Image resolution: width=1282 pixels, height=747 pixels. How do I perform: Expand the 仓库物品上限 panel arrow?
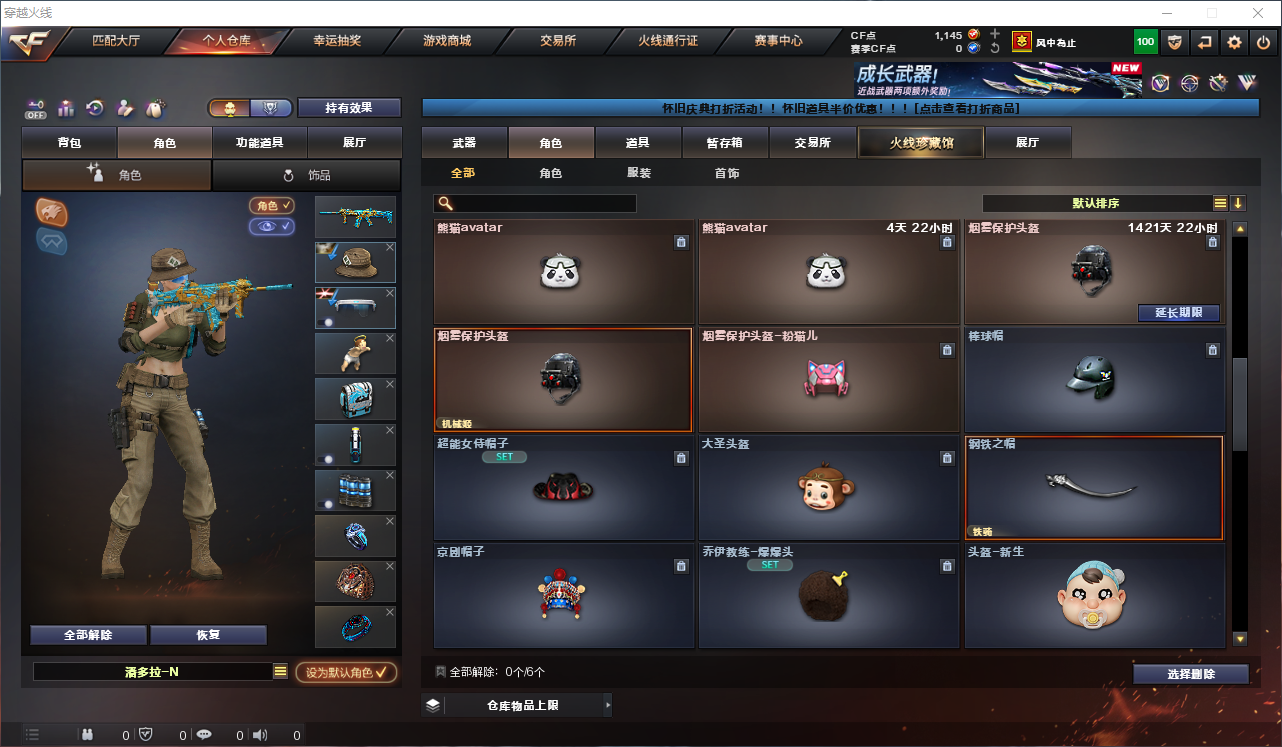click(608, 705)
